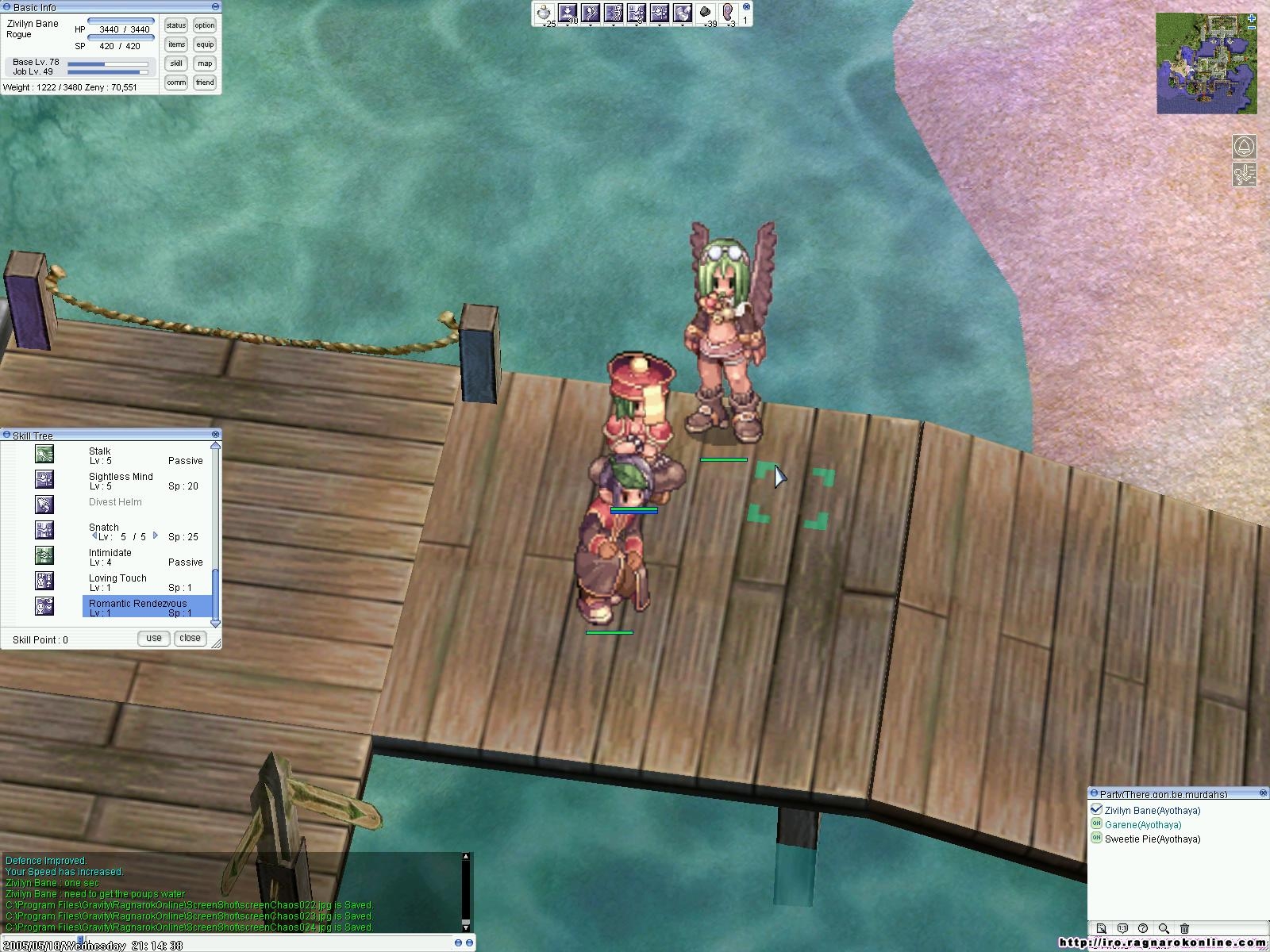
Task: Open the items inventory button
Action: [x=176, y=44]
